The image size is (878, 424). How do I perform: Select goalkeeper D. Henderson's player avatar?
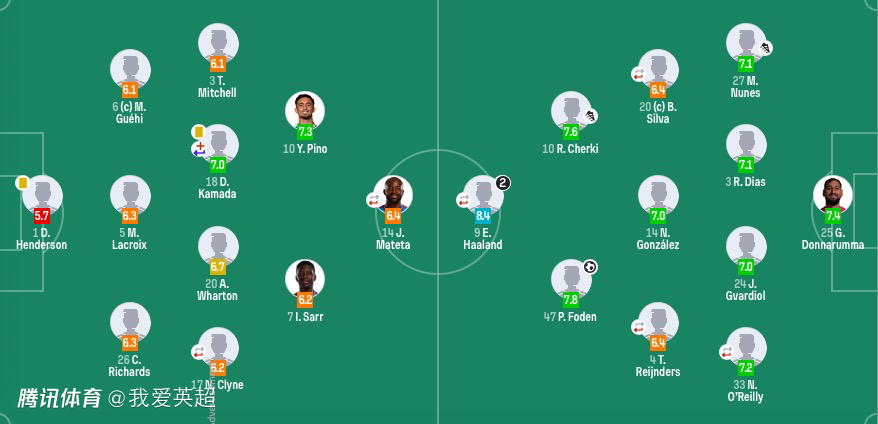point(42,196)
